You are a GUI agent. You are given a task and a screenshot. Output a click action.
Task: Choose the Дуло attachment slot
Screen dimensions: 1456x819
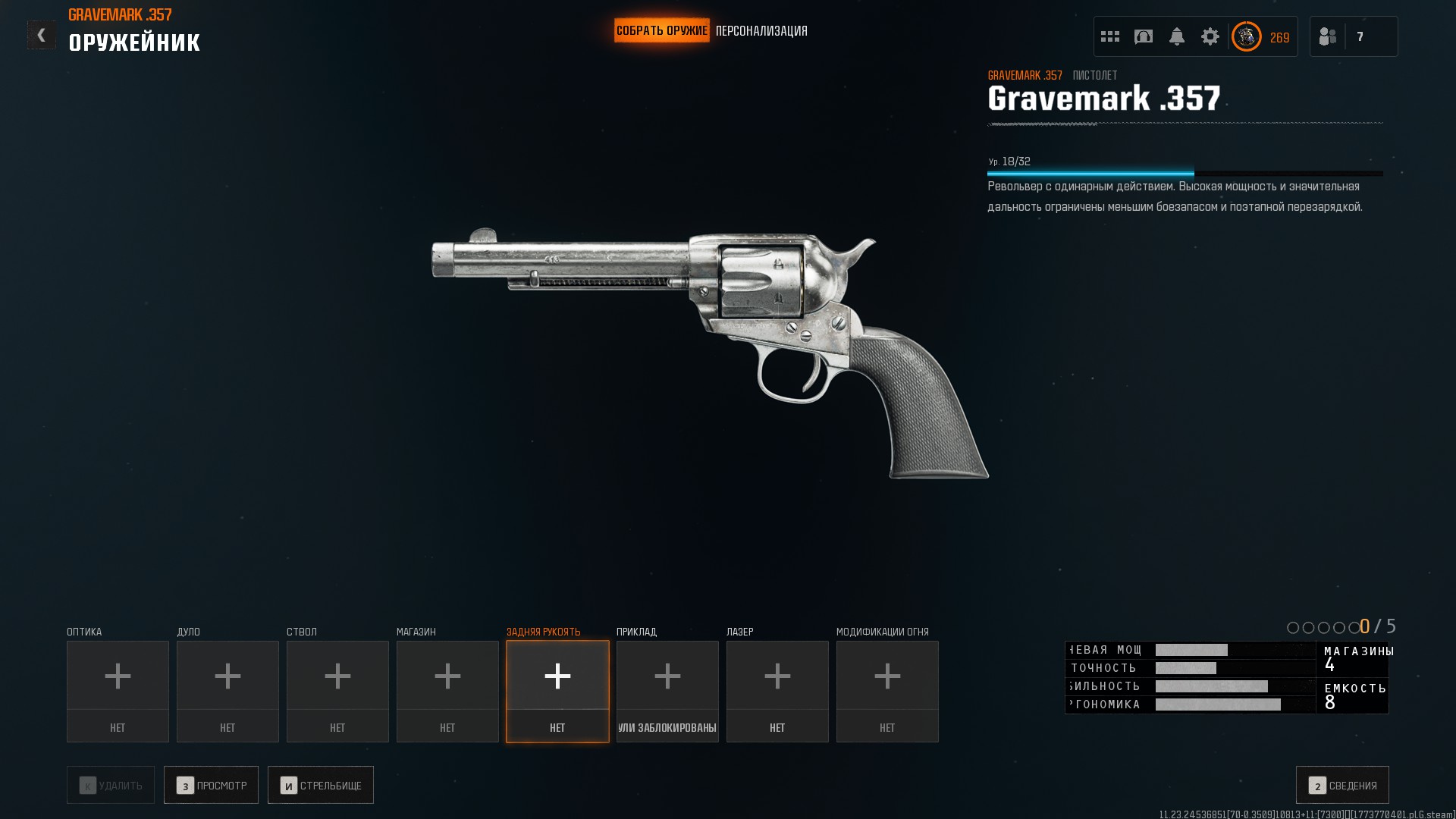tap(227, 691)
